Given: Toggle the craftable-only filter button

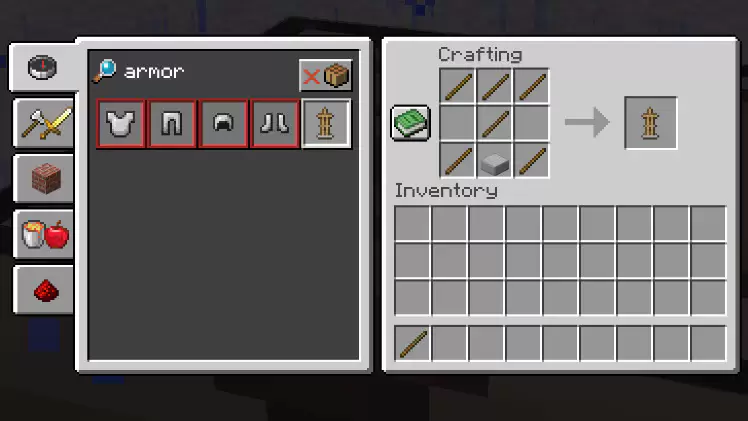Looking at the screenshot, I should coord(326,76).
